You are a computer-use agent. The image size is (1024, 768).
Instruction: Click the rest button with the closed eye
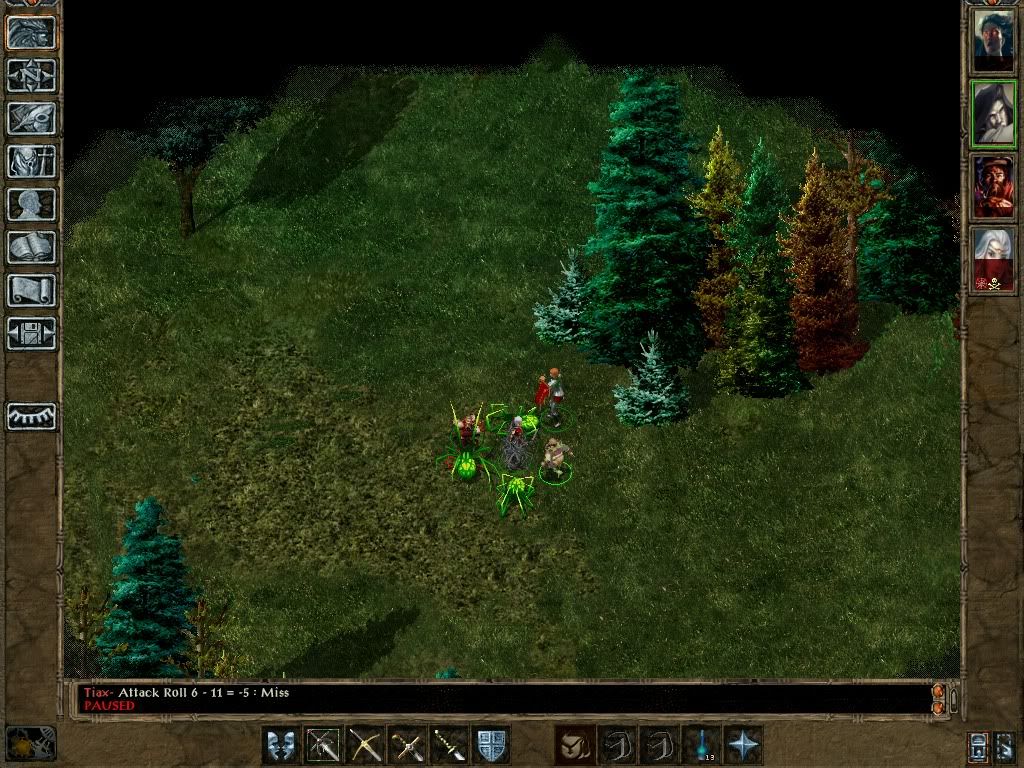(x=32, y=416)
